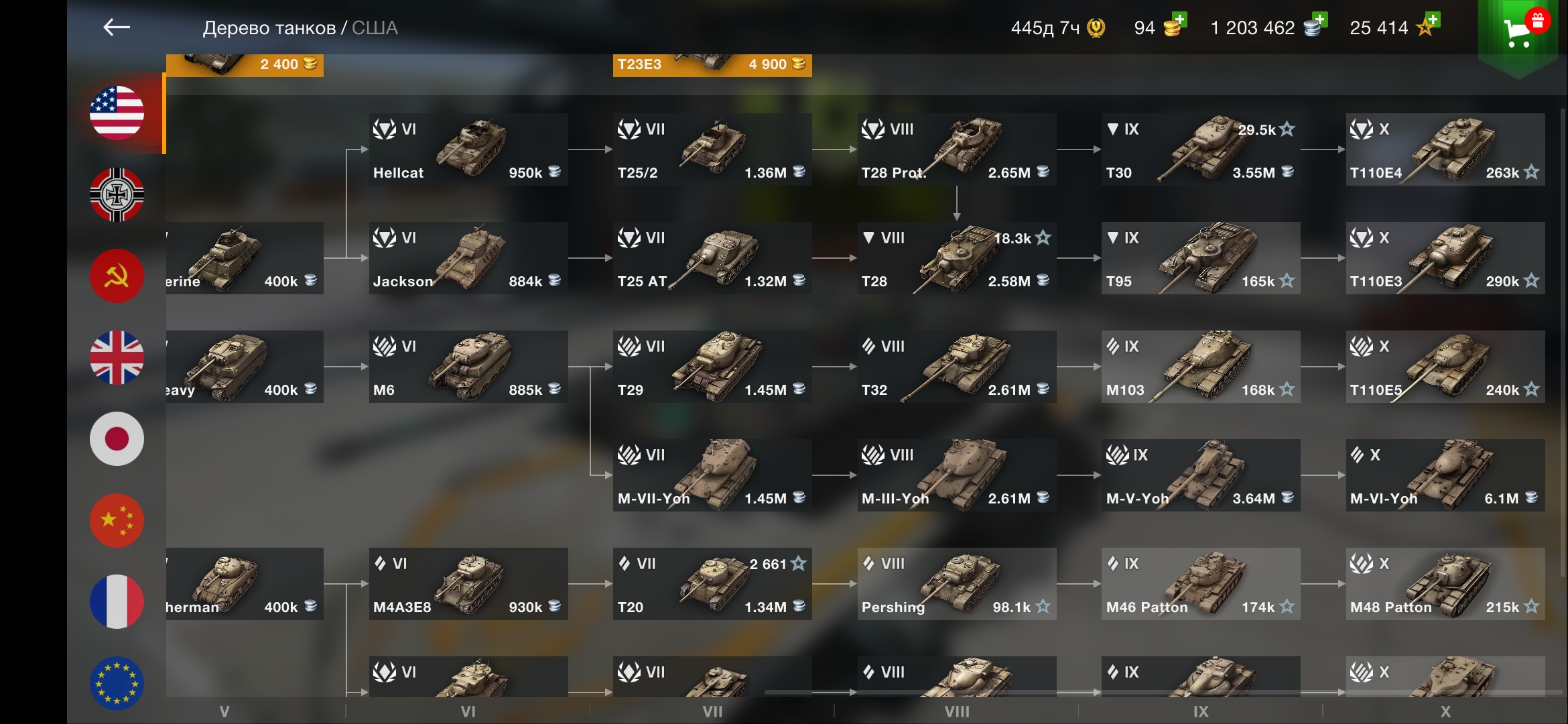Choose the Japan flag tab
Image resolution: width=1568 pixels, height=724 pixels.
click(117, 439)
